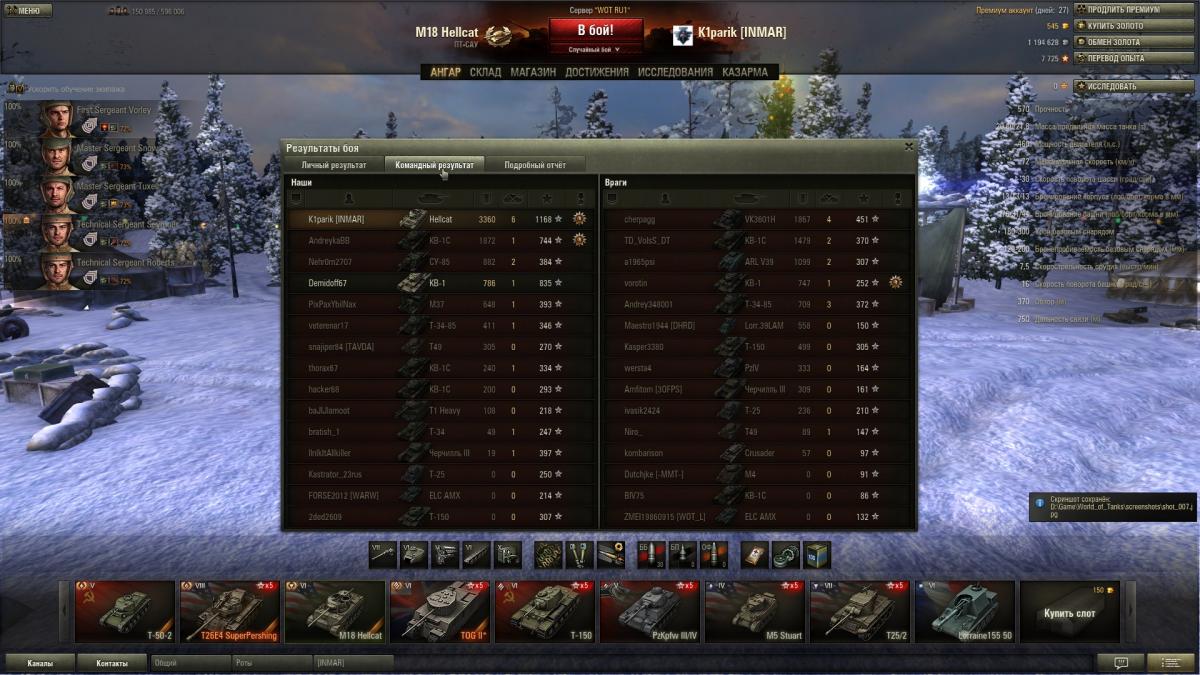Open the Контакты panel

click(x=112, y=663)
